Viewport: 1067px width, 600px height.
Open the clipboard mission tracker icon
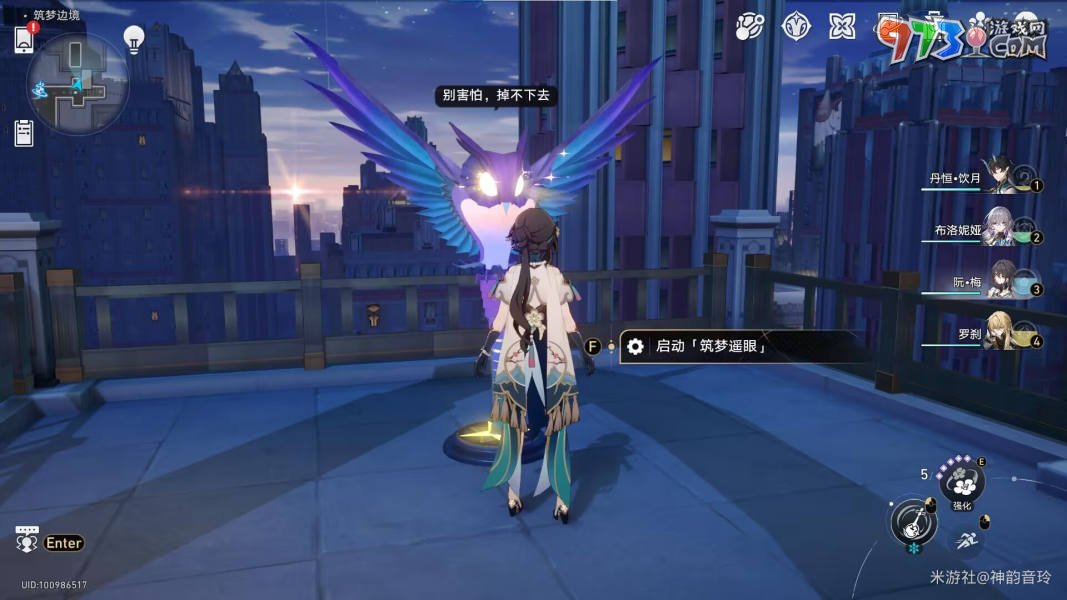[25, 132]
